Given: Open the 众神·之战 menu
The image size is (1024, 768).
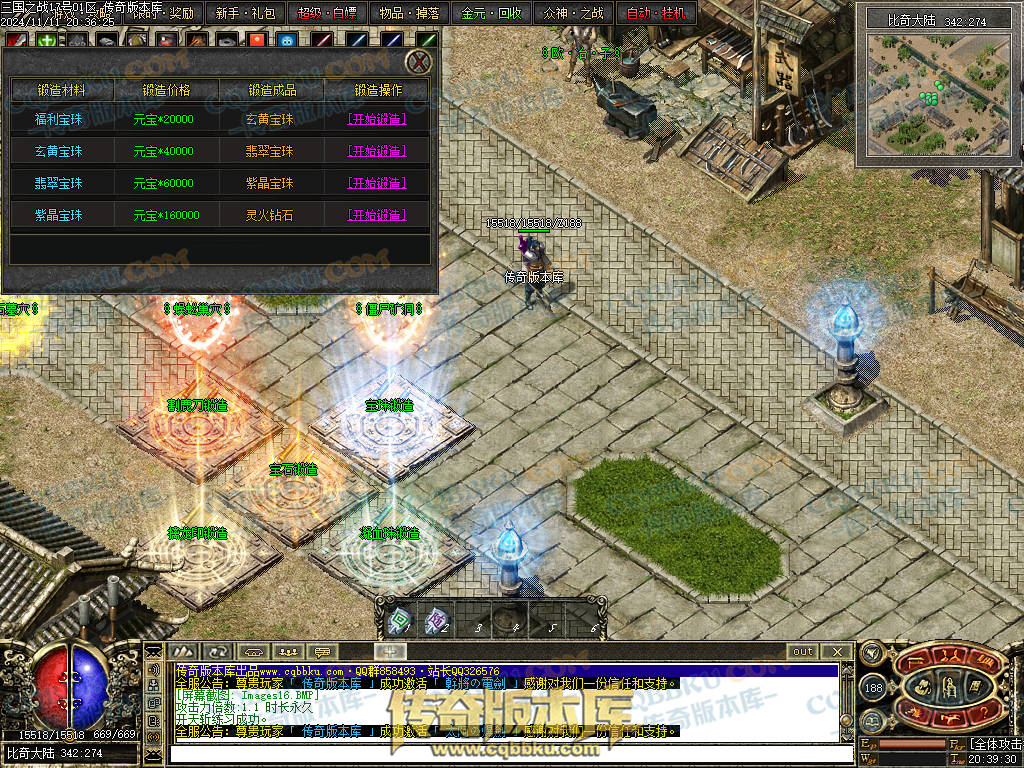Looking at the screenshot, I should pyautogui.click(x=574, y=14).
